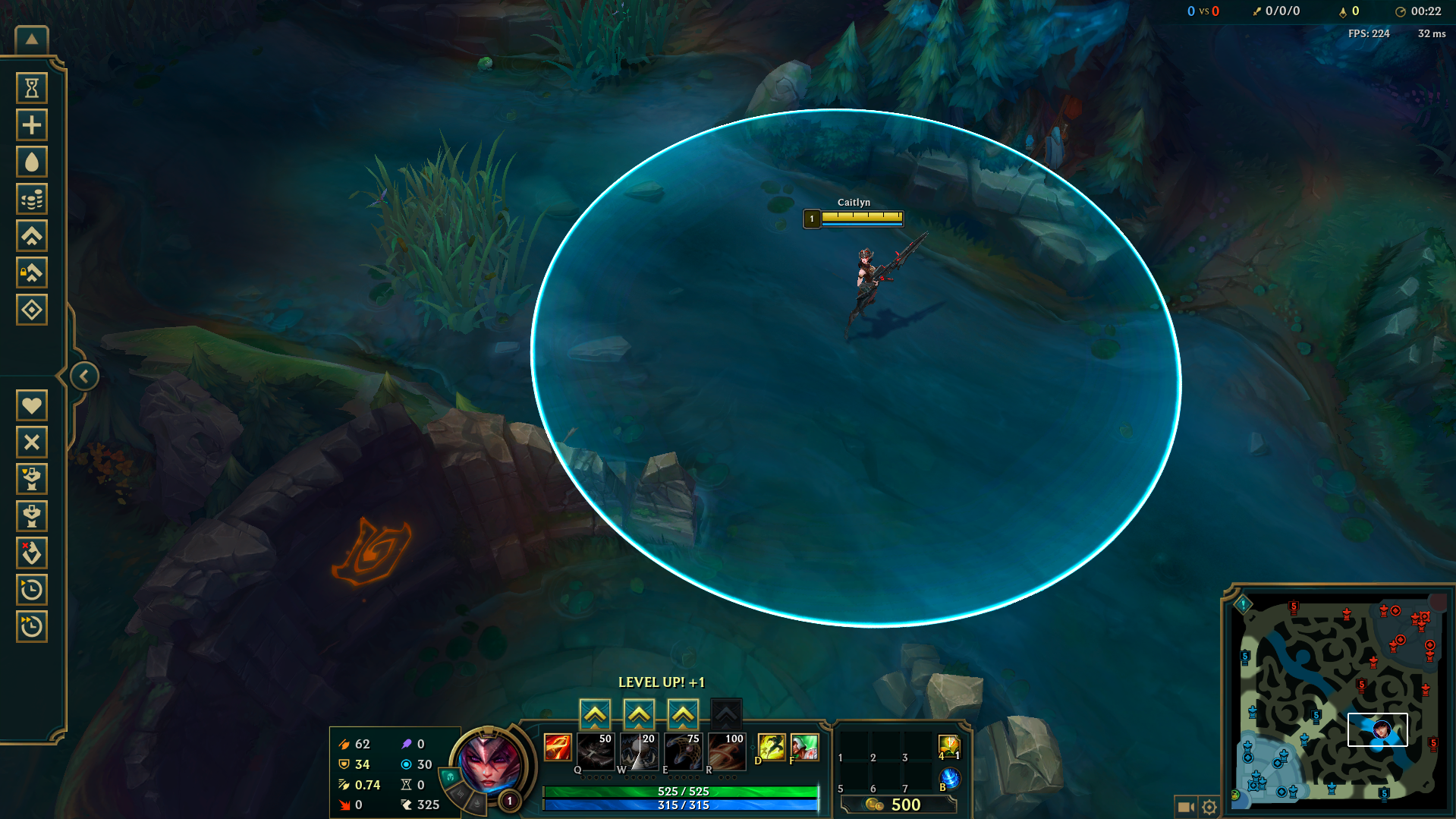Screen dimensions: 1456x819
Task: Reset ability cooldowns with the clock icon
Action: pos(32,590)
